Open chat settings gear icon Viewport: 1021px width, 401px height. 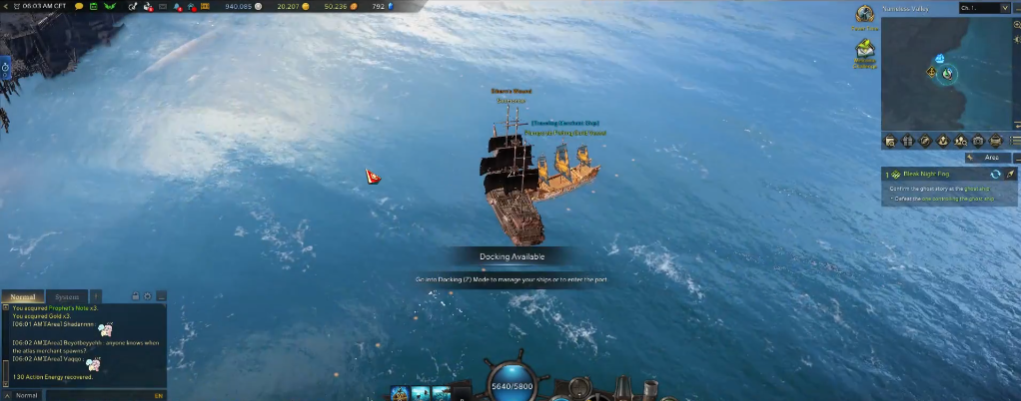147,297
